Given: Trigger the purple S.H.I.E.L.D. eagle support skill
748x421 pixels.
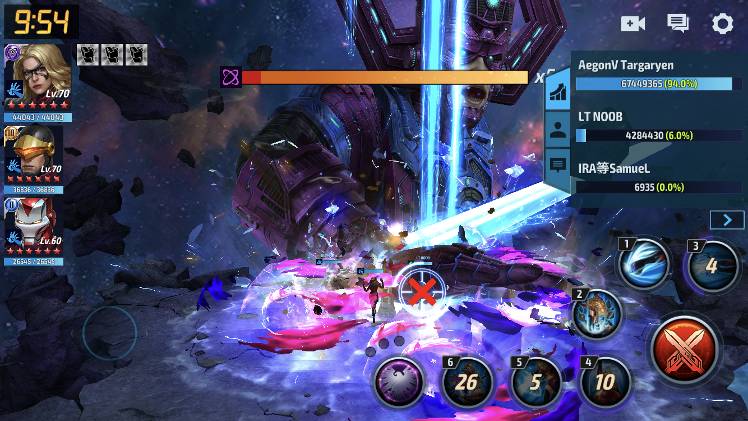Looking at the screenshot, I should [x=398, y=383].
